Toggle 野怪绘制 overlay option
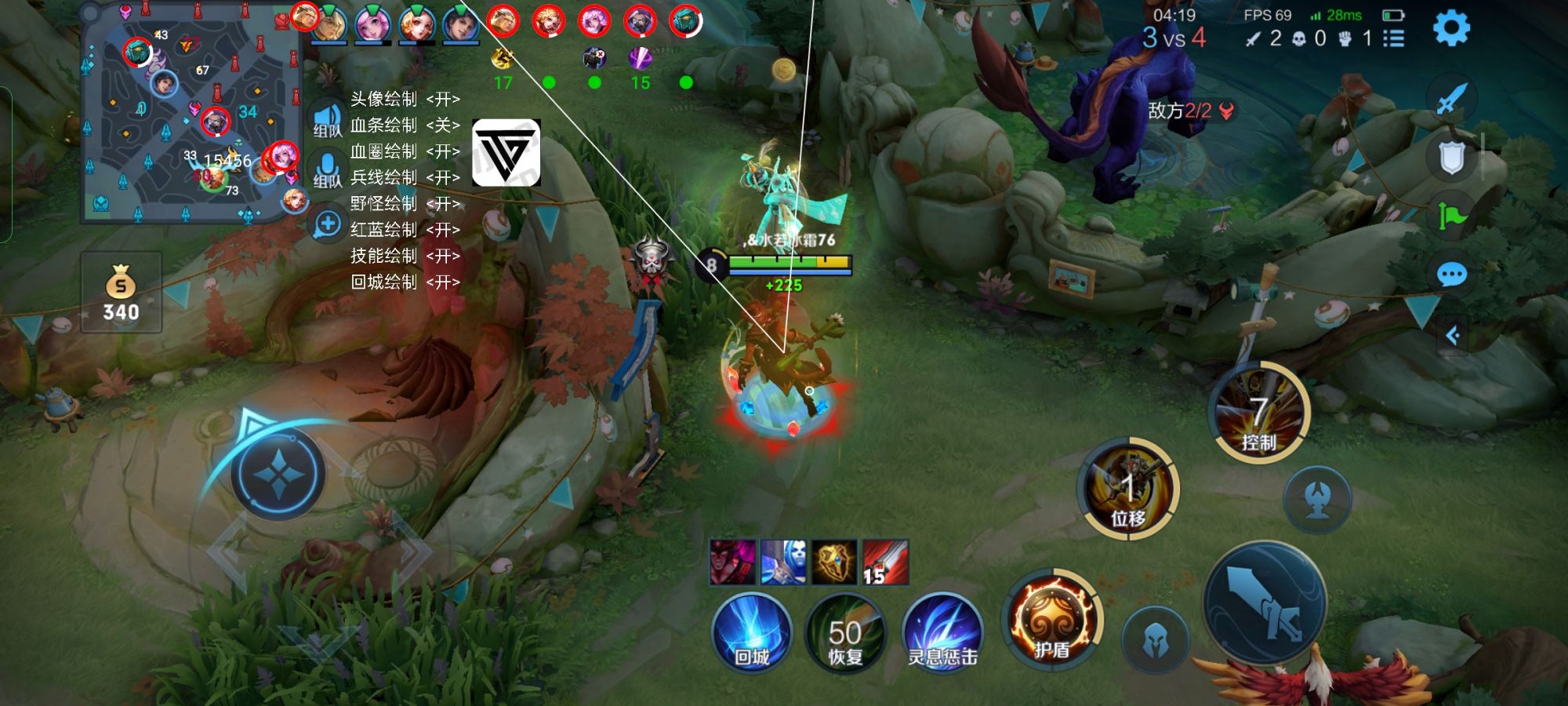This screenshot has width=1568, height=706. click(405, 203)
